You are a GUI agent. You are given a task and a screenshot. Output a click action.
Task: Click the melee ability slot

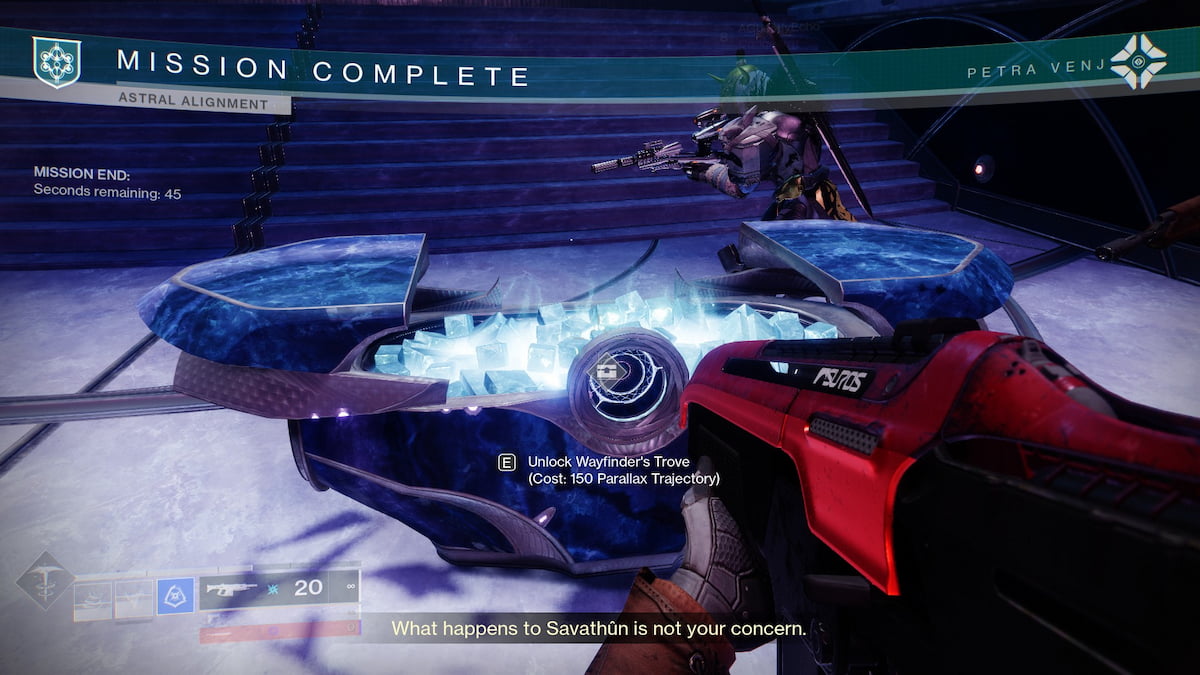133,600
